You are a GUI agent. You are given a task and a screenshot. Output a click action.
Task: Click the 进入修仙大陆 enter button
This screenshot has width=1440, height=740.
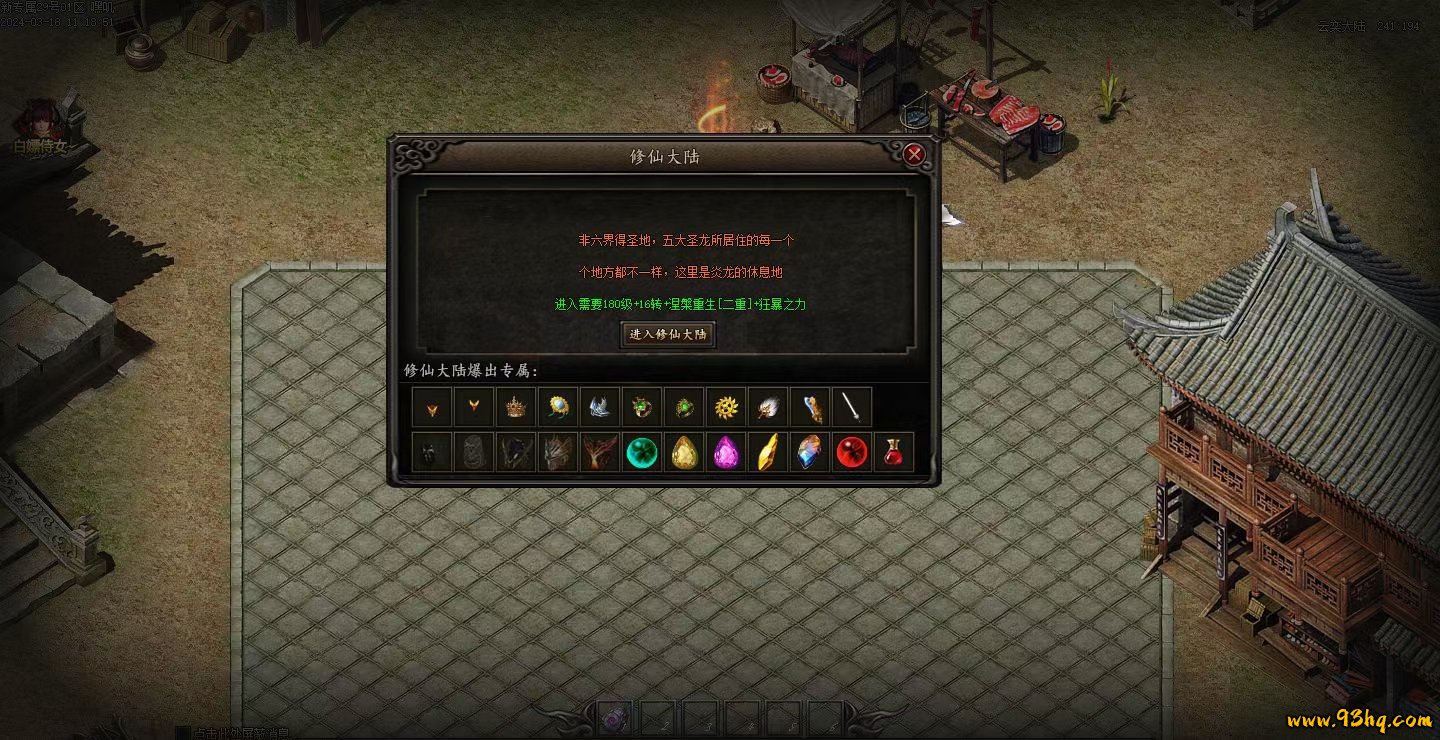pos(669,334)
